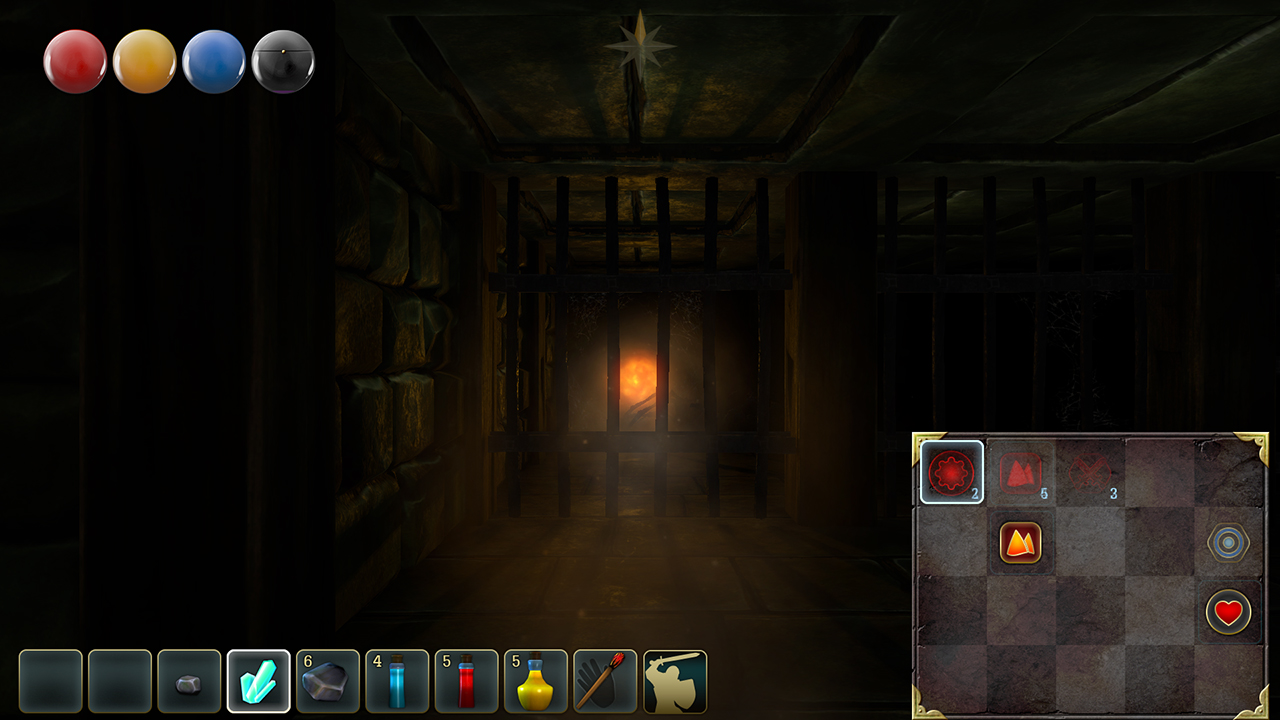Choose the hand and torch slot
This screenshot has width=1280, height=720.
tap(605, 682)
